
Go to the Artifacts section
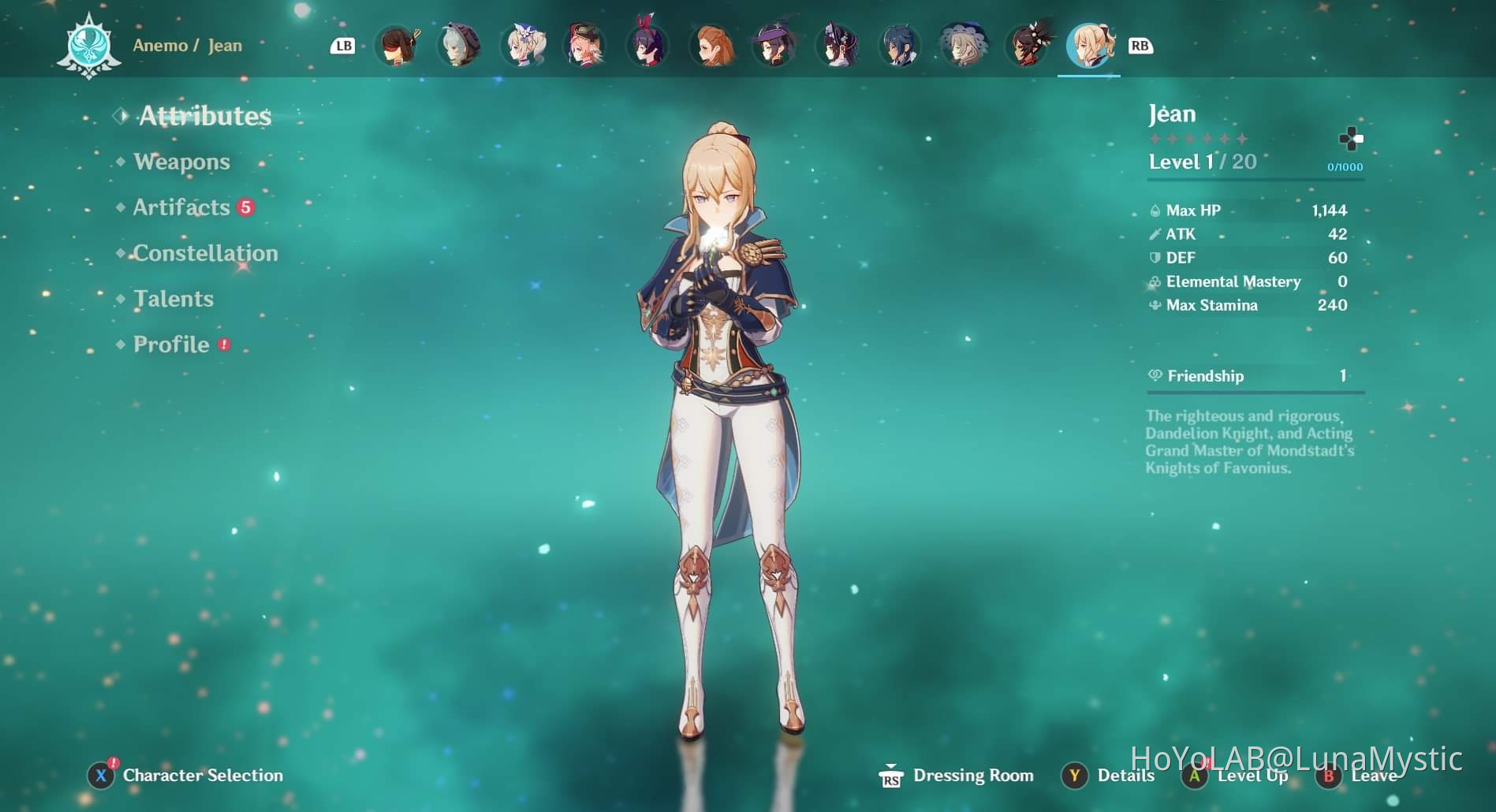(181, 207)
